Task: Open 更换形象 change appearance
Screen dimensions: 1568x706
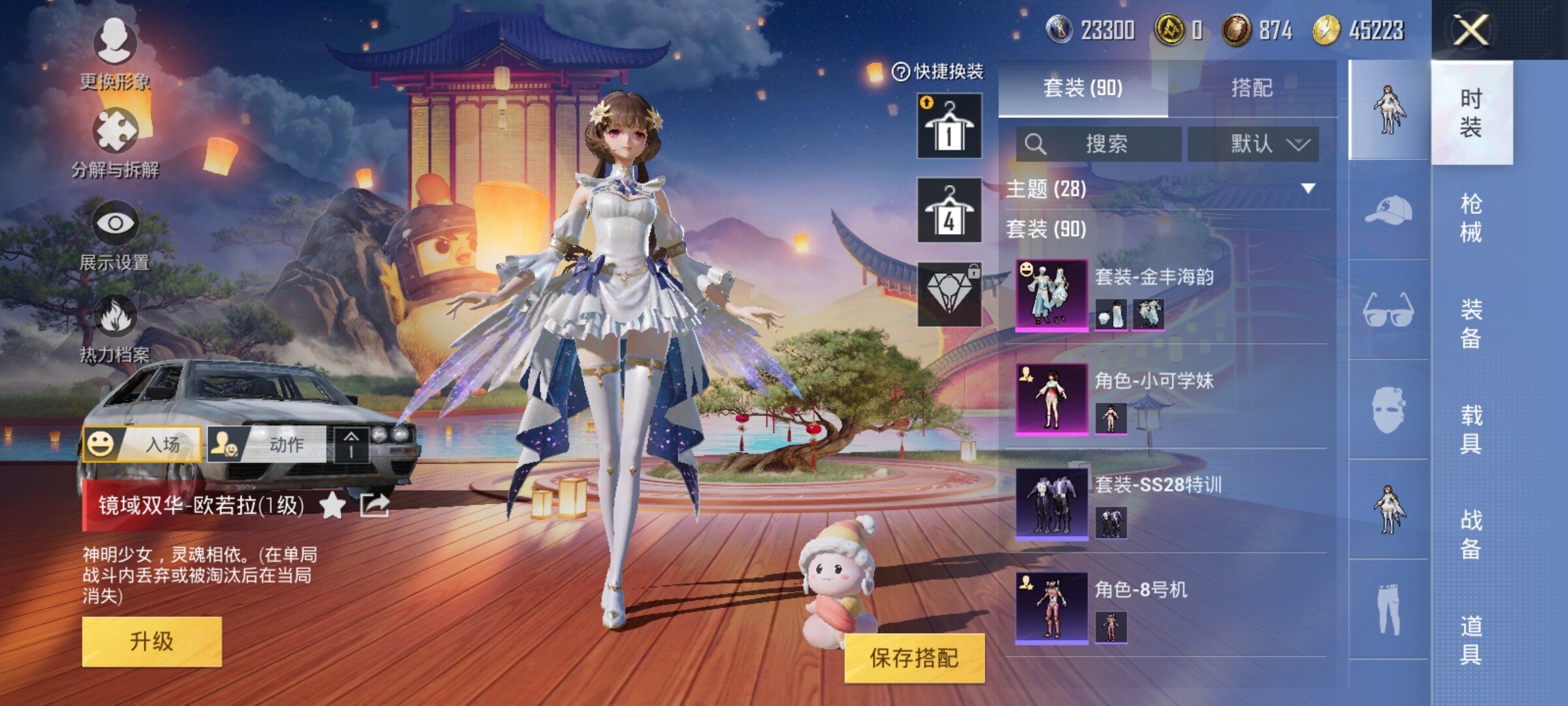Action: 115,54
